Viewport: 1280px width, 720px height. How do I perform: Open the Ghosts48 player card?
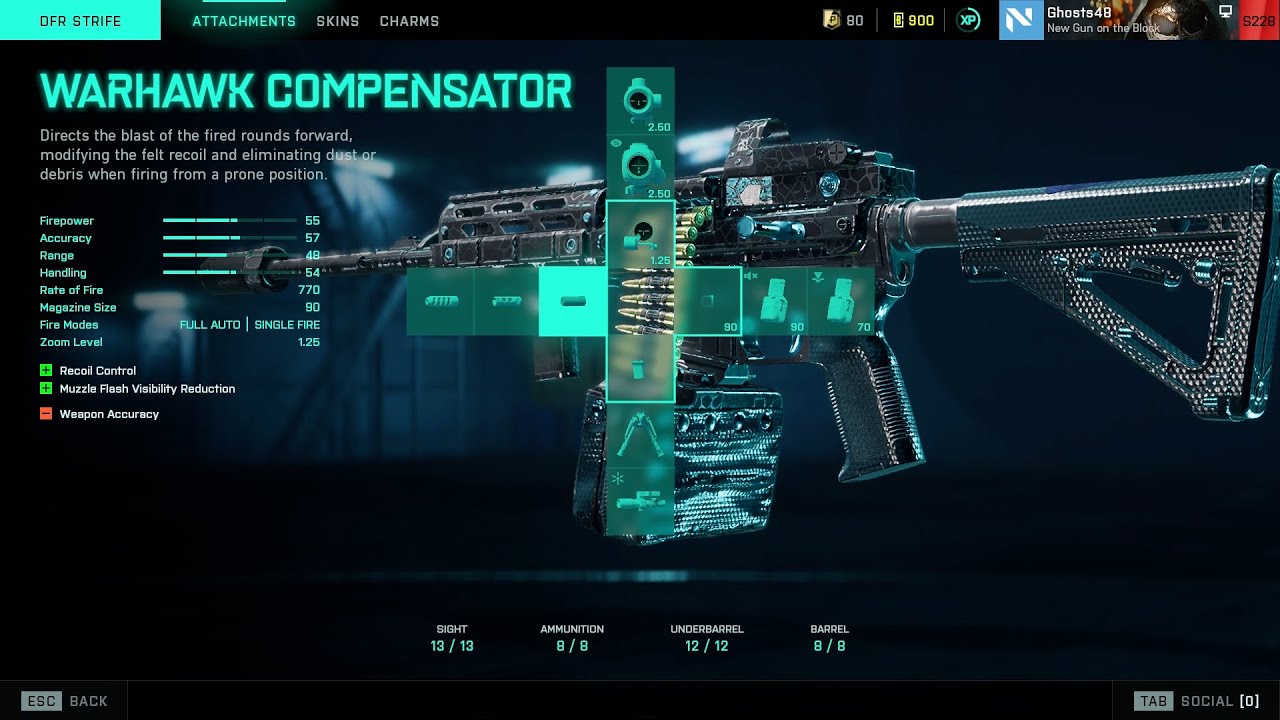point(1100,20)
